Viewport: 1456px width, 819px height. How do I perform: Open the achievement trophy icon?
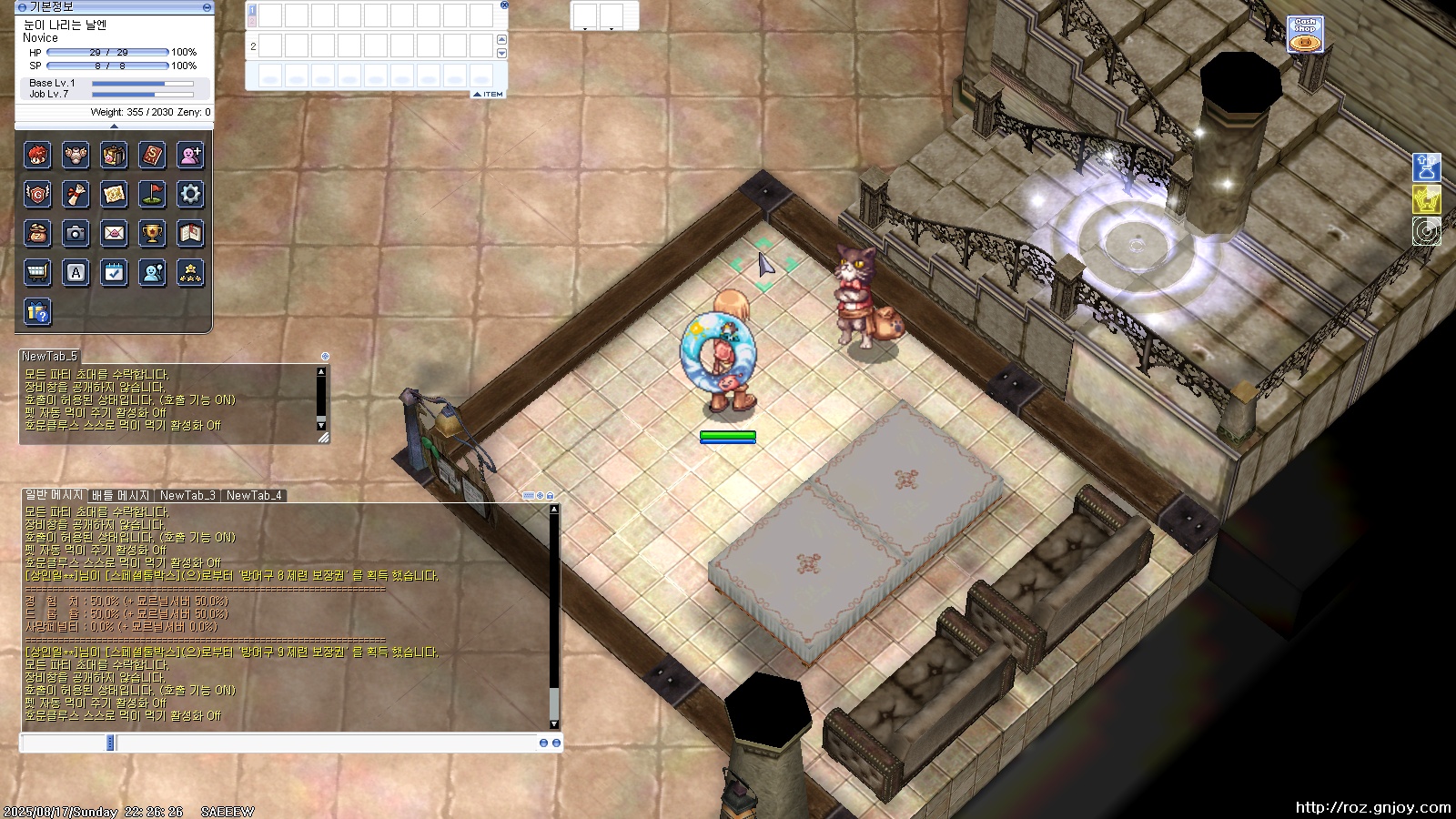point(152,233)
